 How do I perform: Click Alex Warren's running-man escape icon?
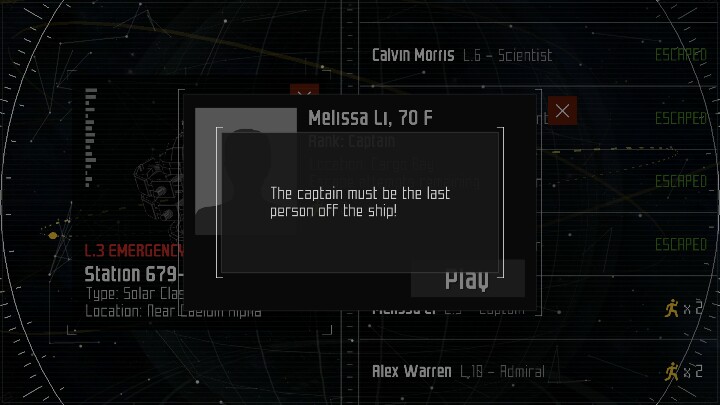[x=672, y=371]
